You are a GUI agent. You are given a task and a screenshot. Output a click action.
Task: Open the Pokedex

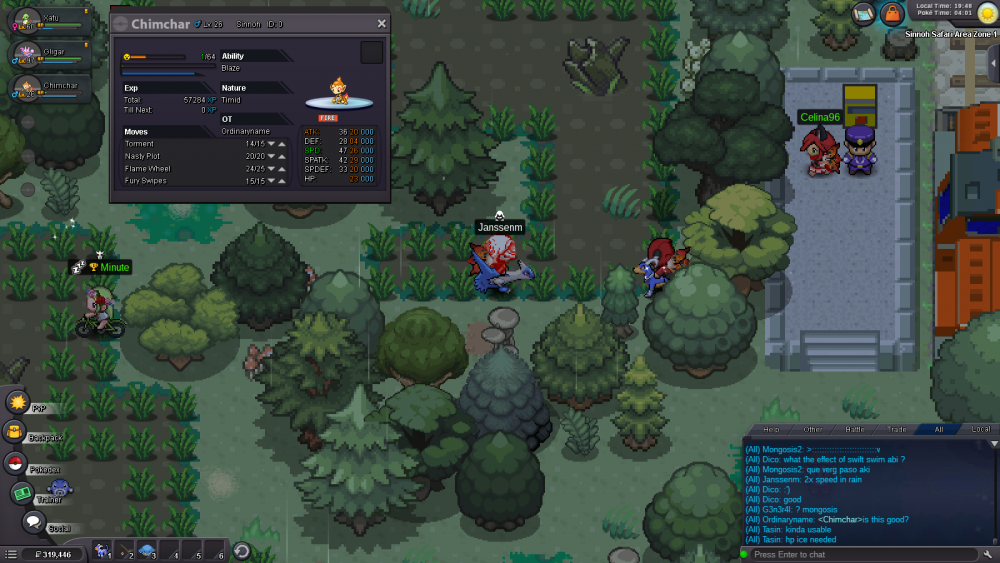click(15, 463)
